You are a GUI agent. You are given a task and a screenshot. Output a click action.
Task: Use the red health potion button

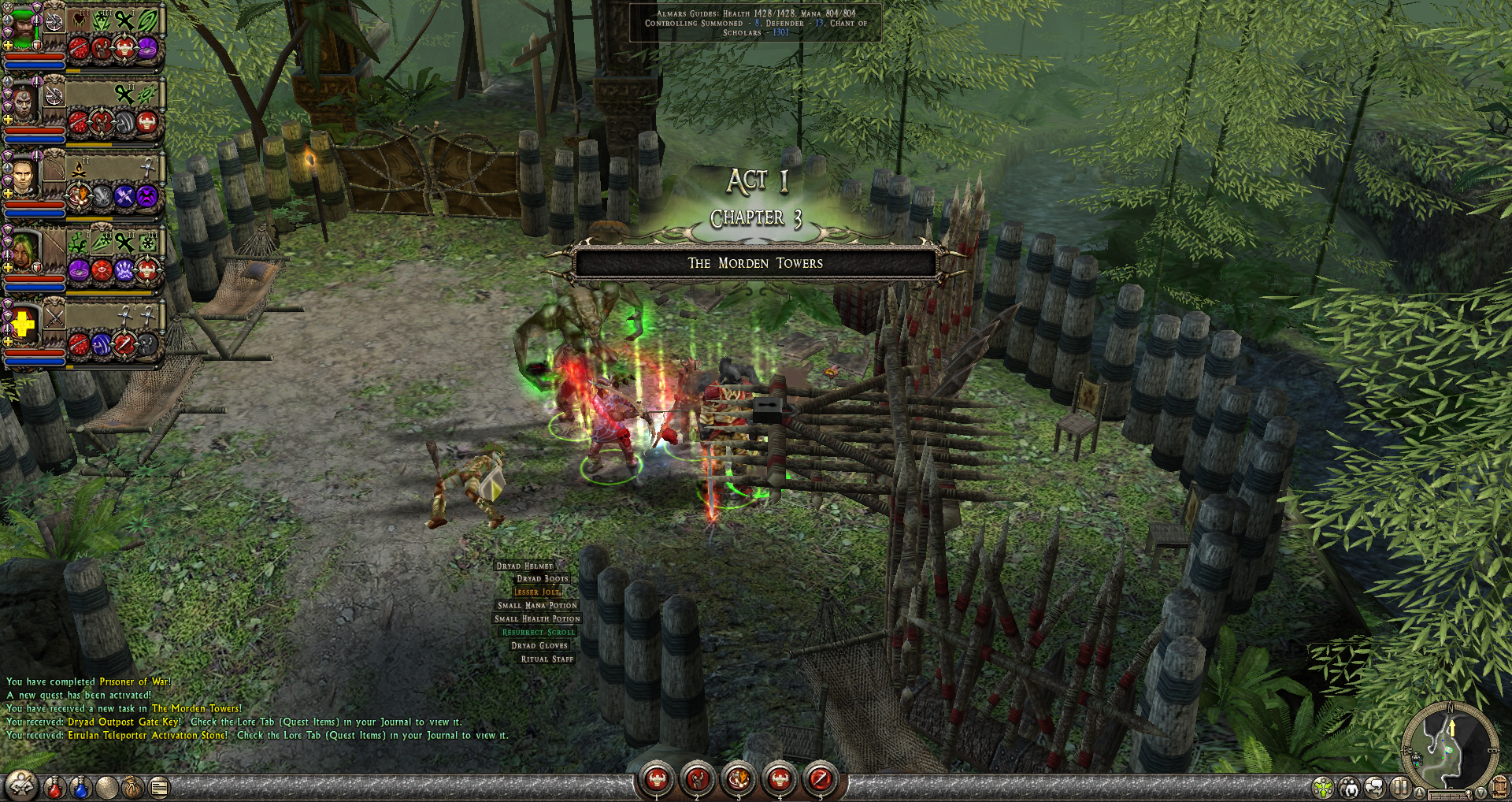54,787
